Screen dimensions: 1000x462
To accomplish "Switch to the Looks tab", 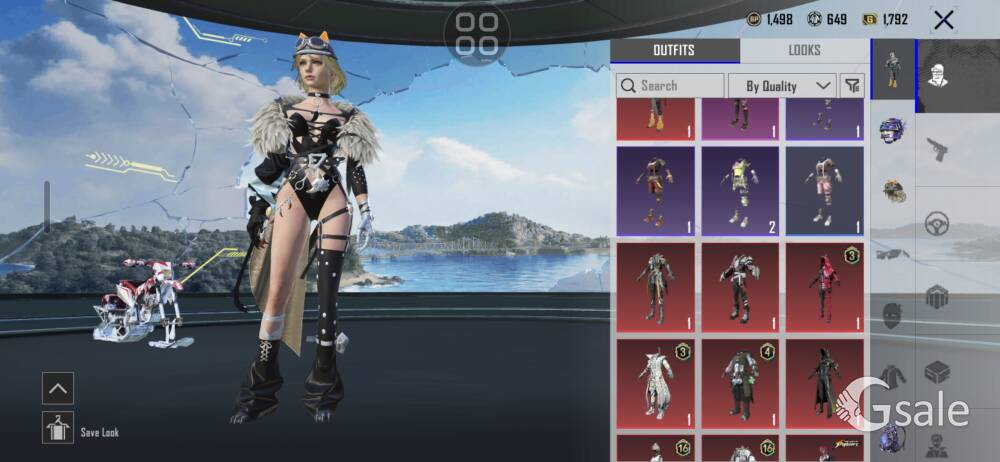I will click(804, 50).
